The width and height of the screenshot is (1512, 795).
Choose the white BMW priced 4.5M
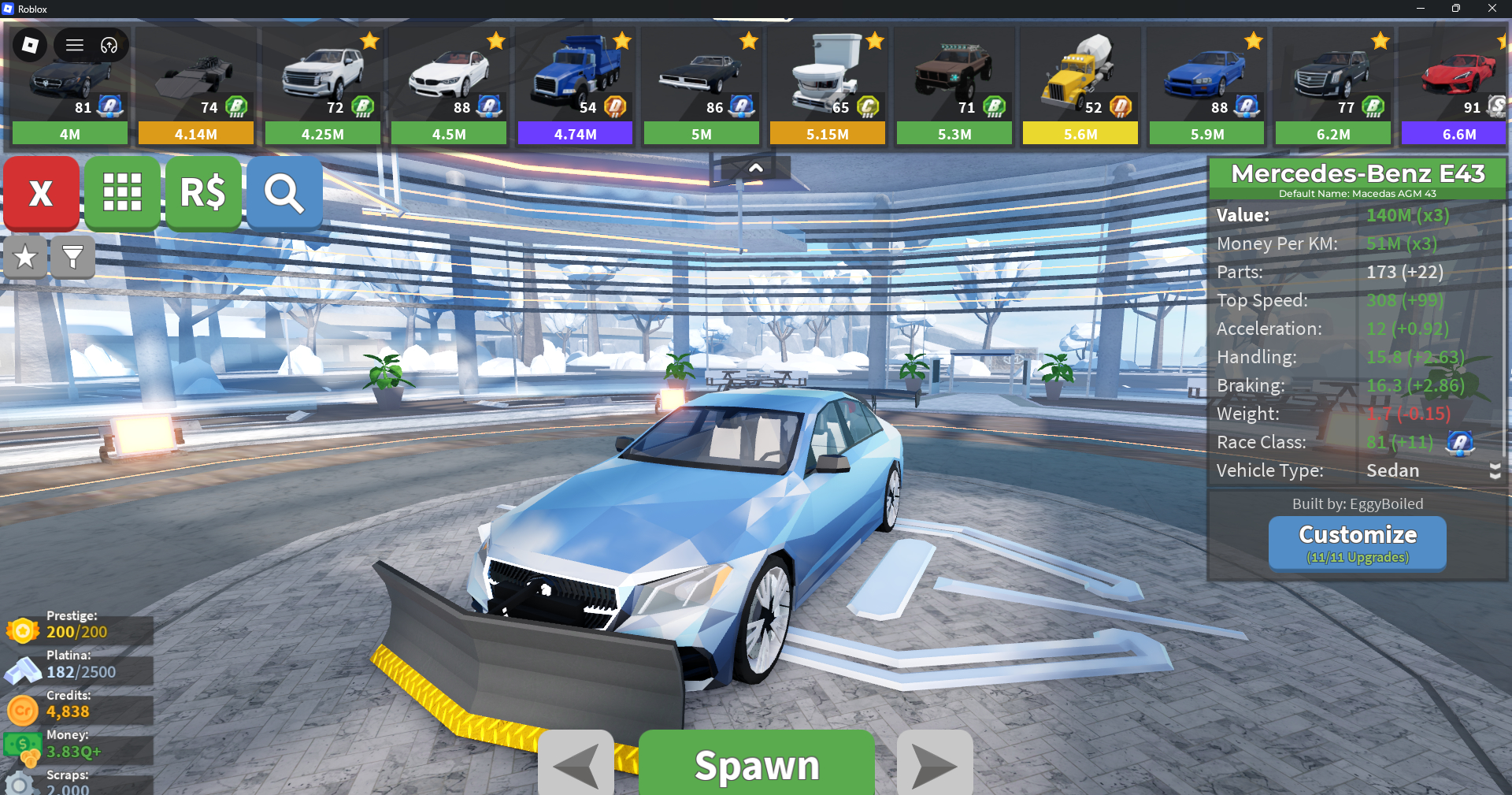[449, 87]
